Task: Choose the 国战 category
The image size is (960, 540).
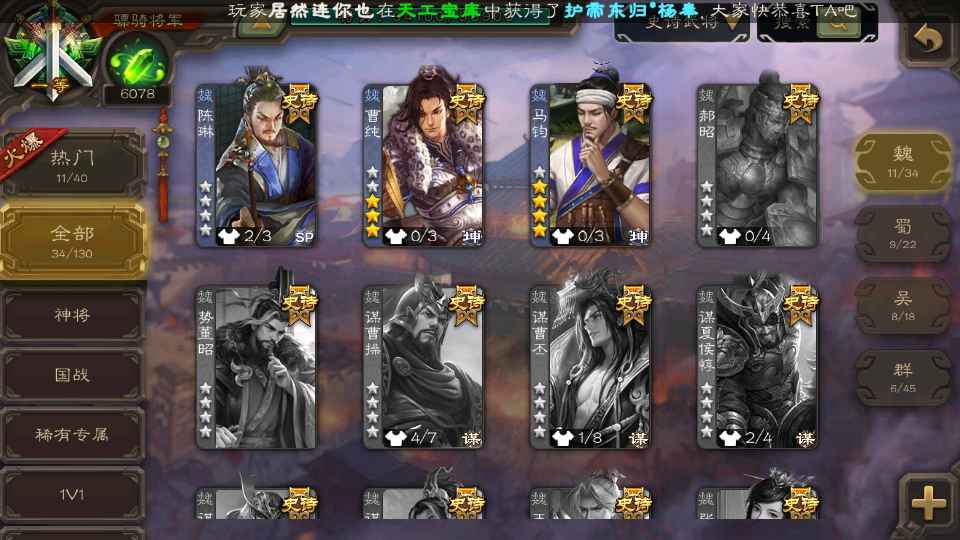Action: point(72,375)
